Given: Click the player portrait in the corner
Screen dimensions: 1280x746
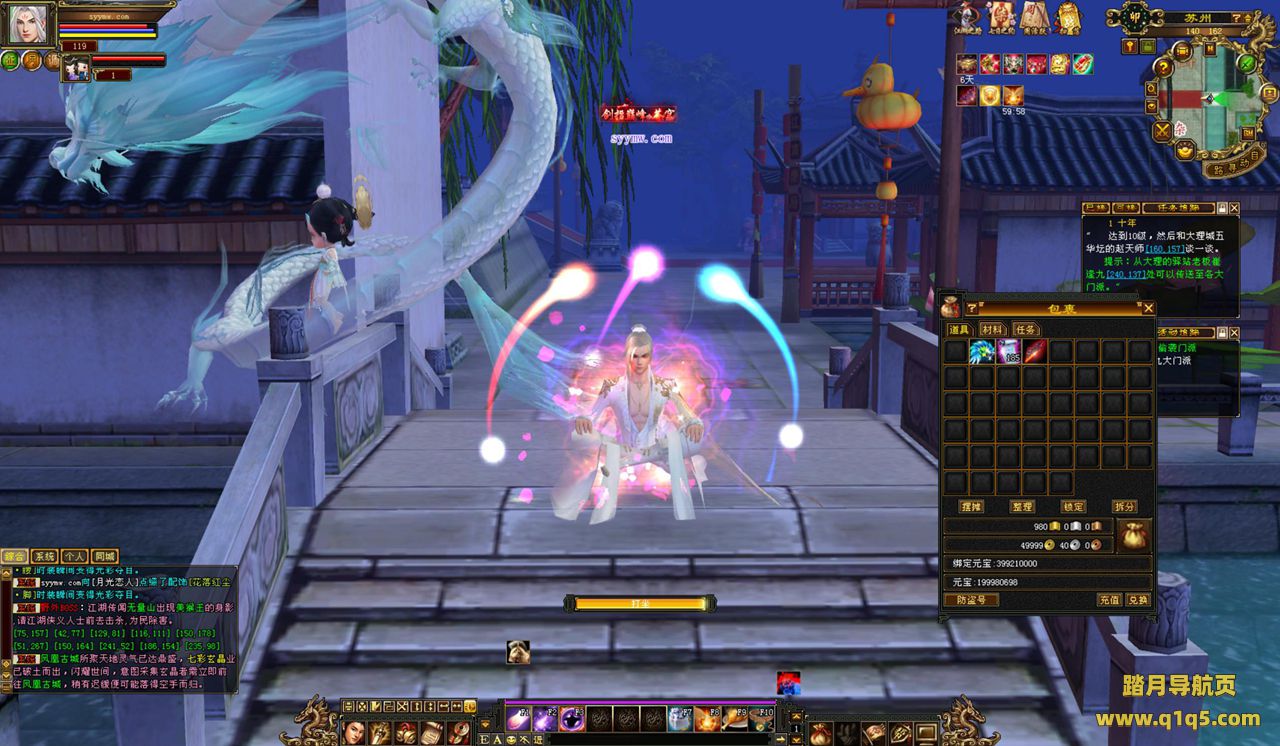Looking at the screenshot, I should pyautogui.click(x=28, y=24).
